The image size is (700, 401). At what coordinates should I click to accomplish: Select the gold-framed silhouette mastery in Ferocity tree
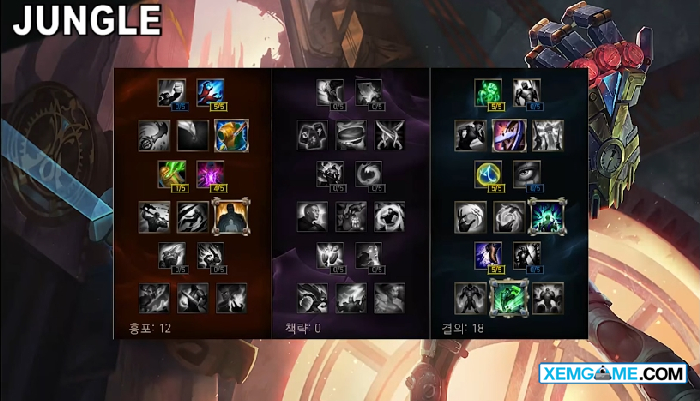229,215
